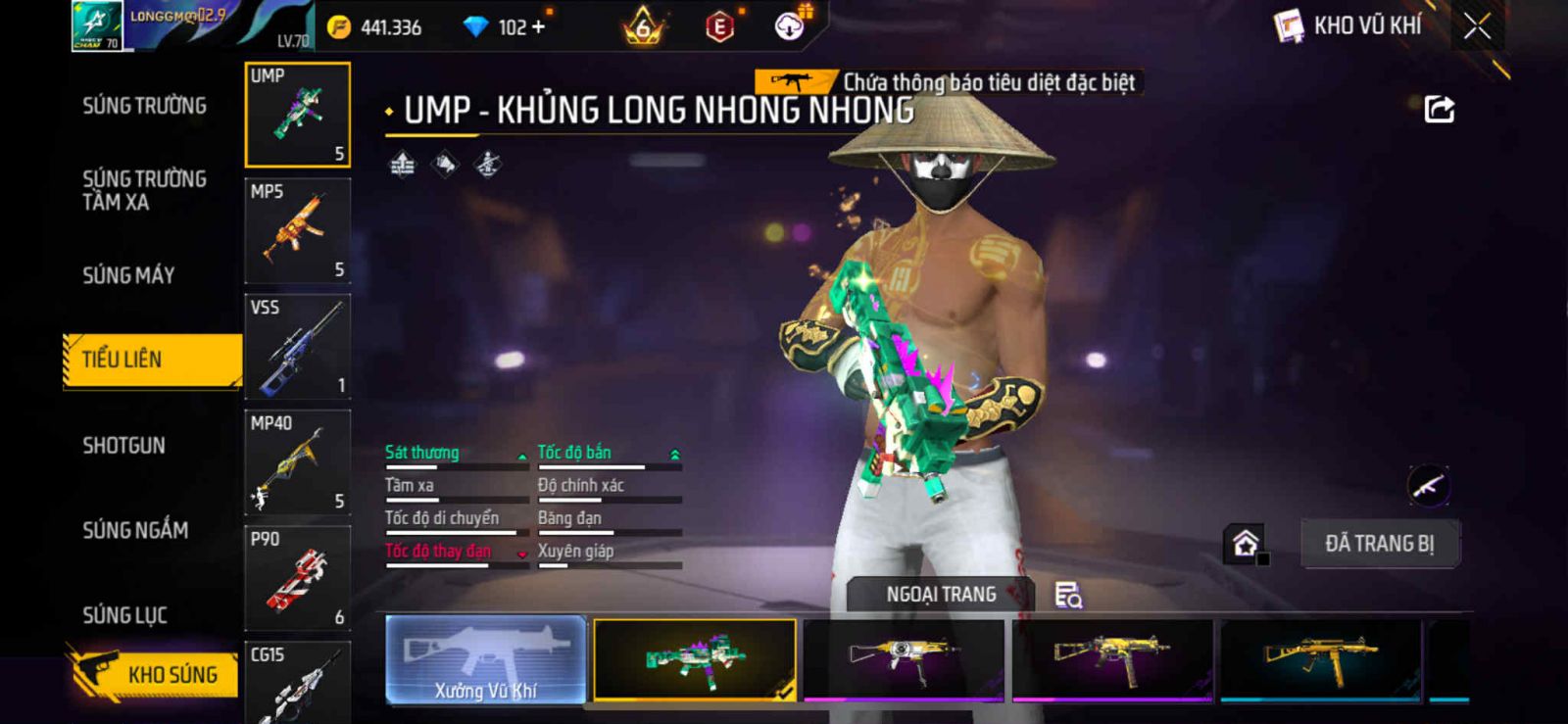Switch to the Súng Trường category

144,106
